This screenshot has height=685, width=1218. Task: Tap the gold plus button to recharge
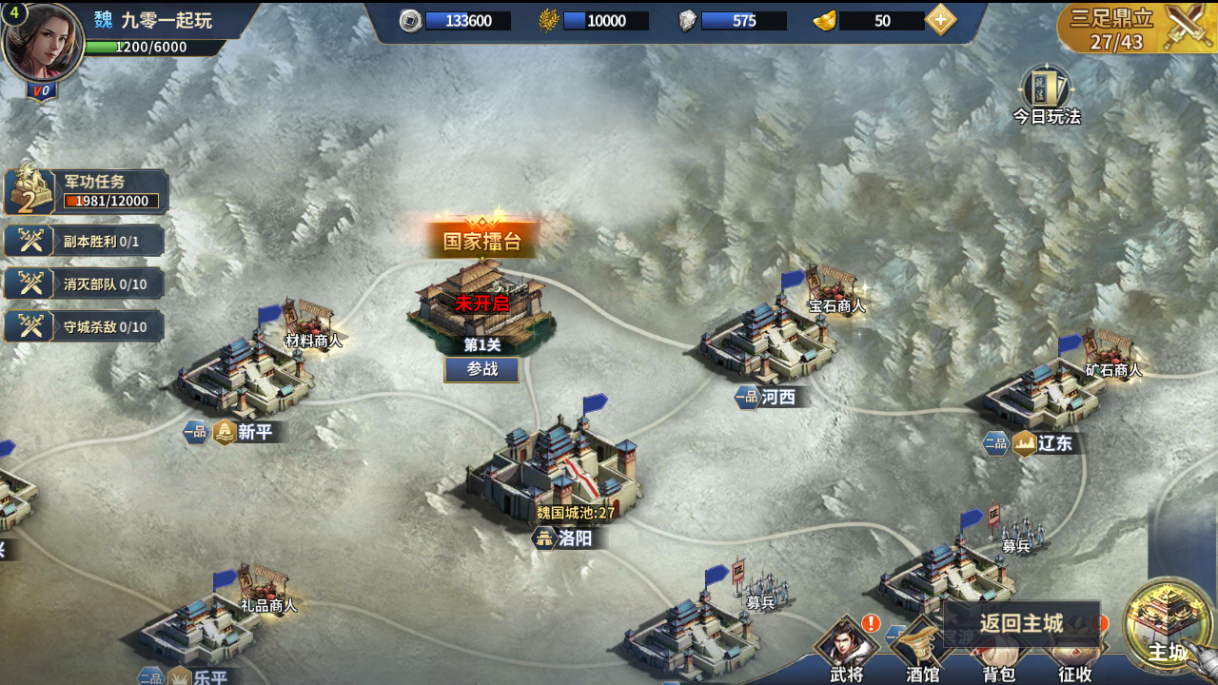[940, 20]
